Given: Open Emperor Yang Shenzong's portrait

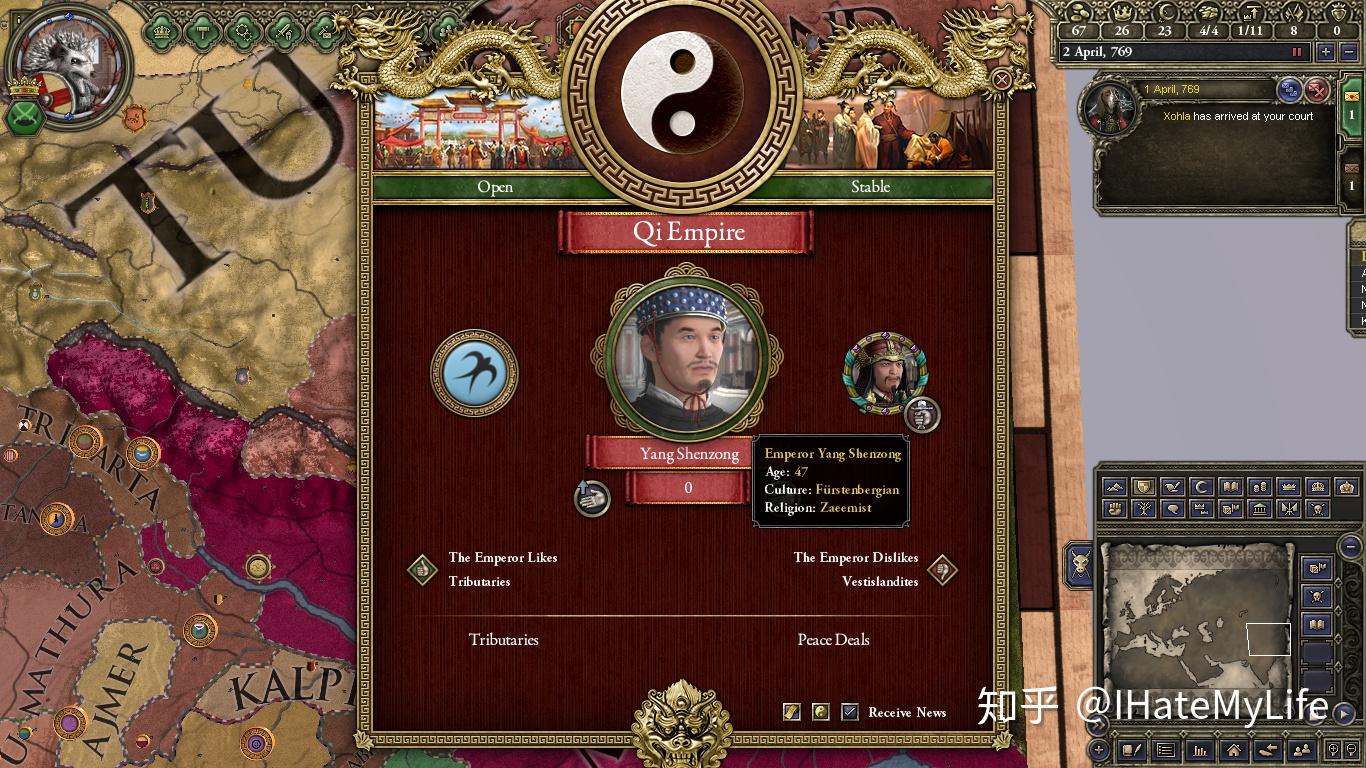Looking at the screenshot, I should (x=686, y=357).
